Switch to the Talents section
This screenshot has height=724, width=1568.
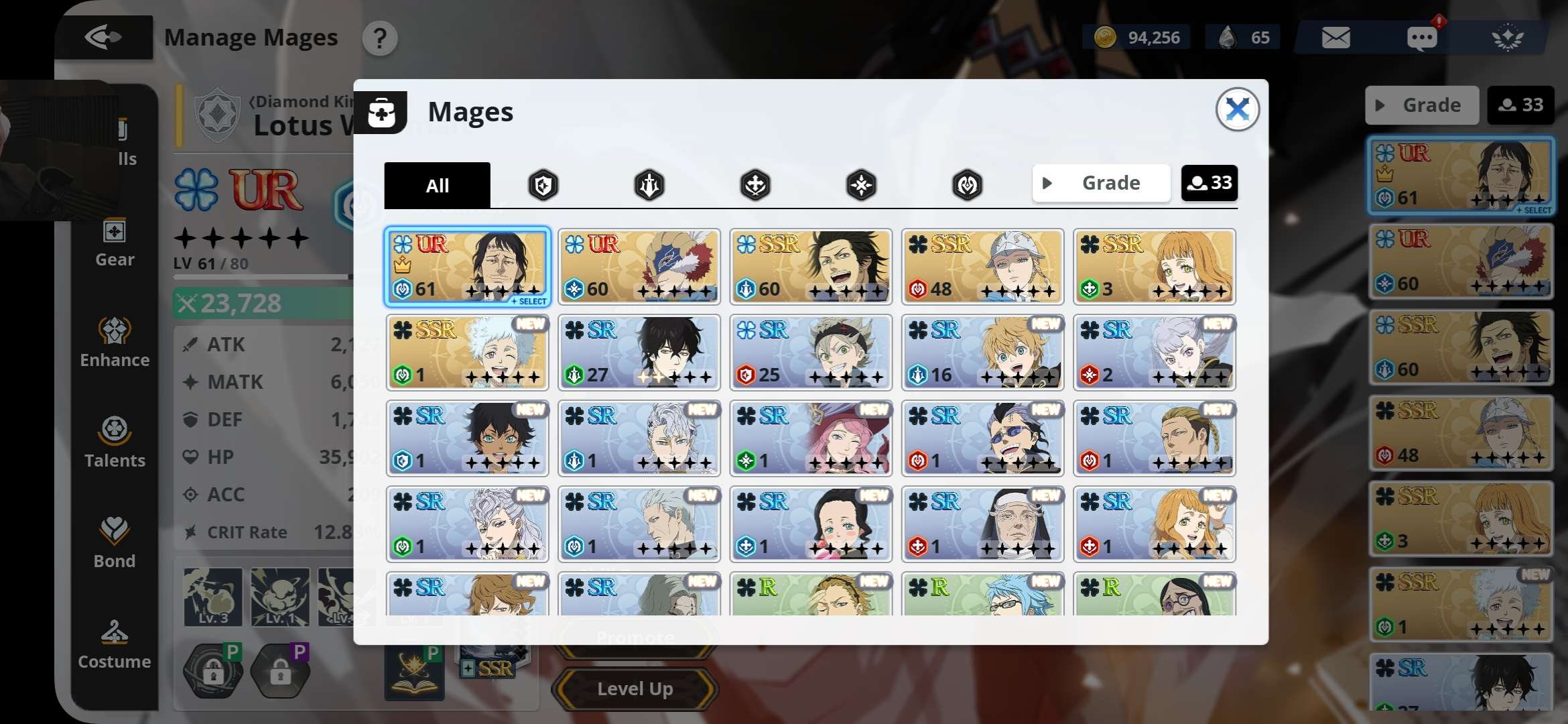(115, 442)
